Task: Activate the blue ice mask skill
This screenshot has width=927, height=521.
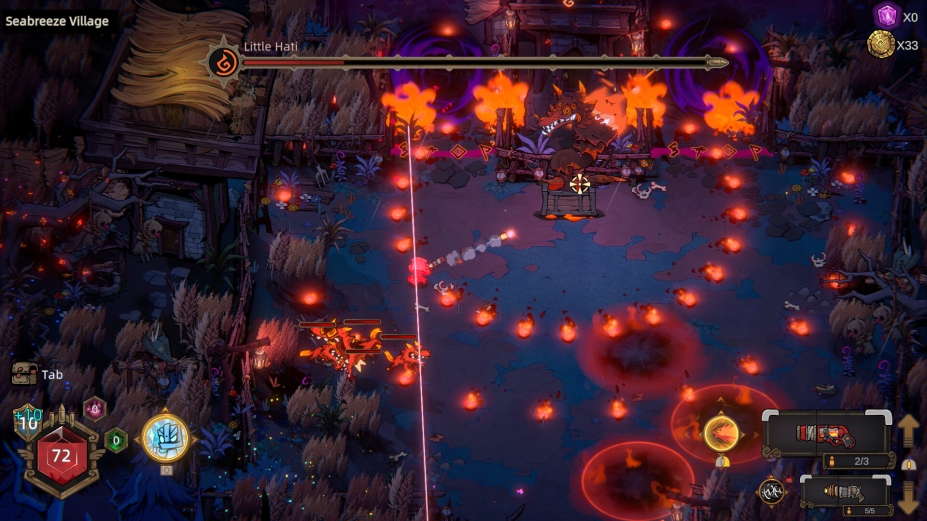Action: click(x=165, y=437)
